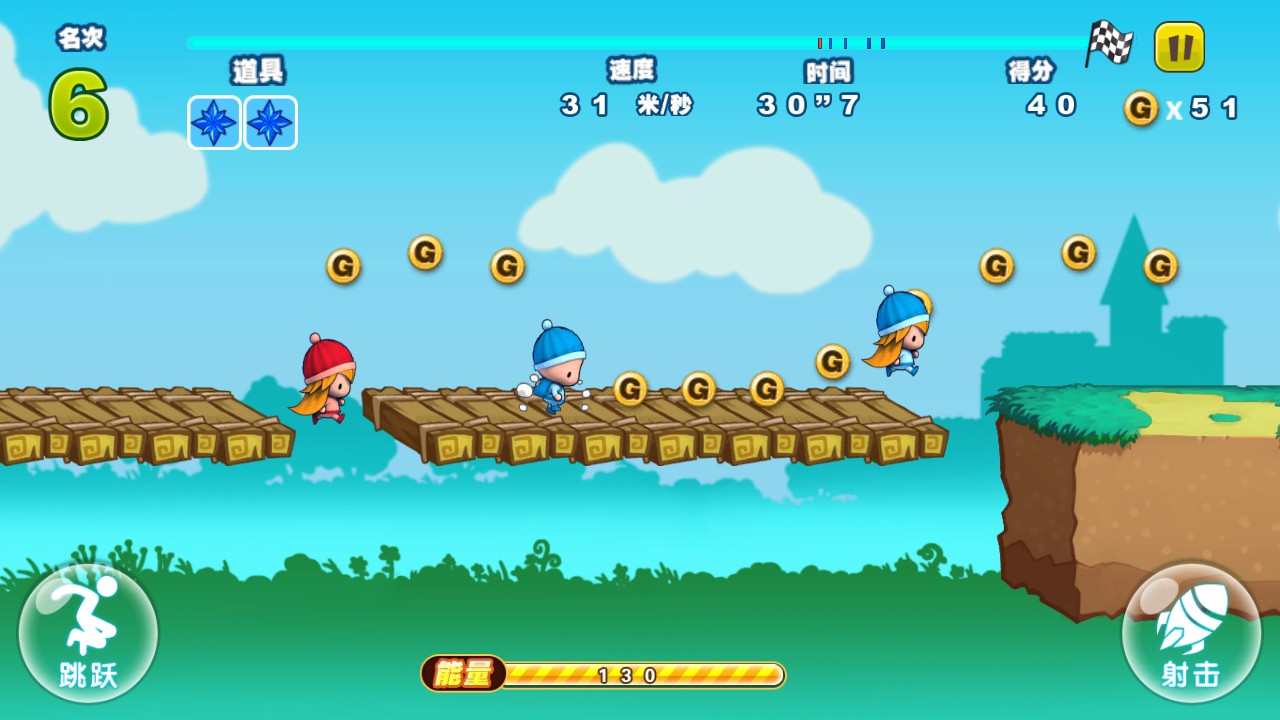
Task: Tap the 跳跃 jump button
Action: tap(88, 632)
